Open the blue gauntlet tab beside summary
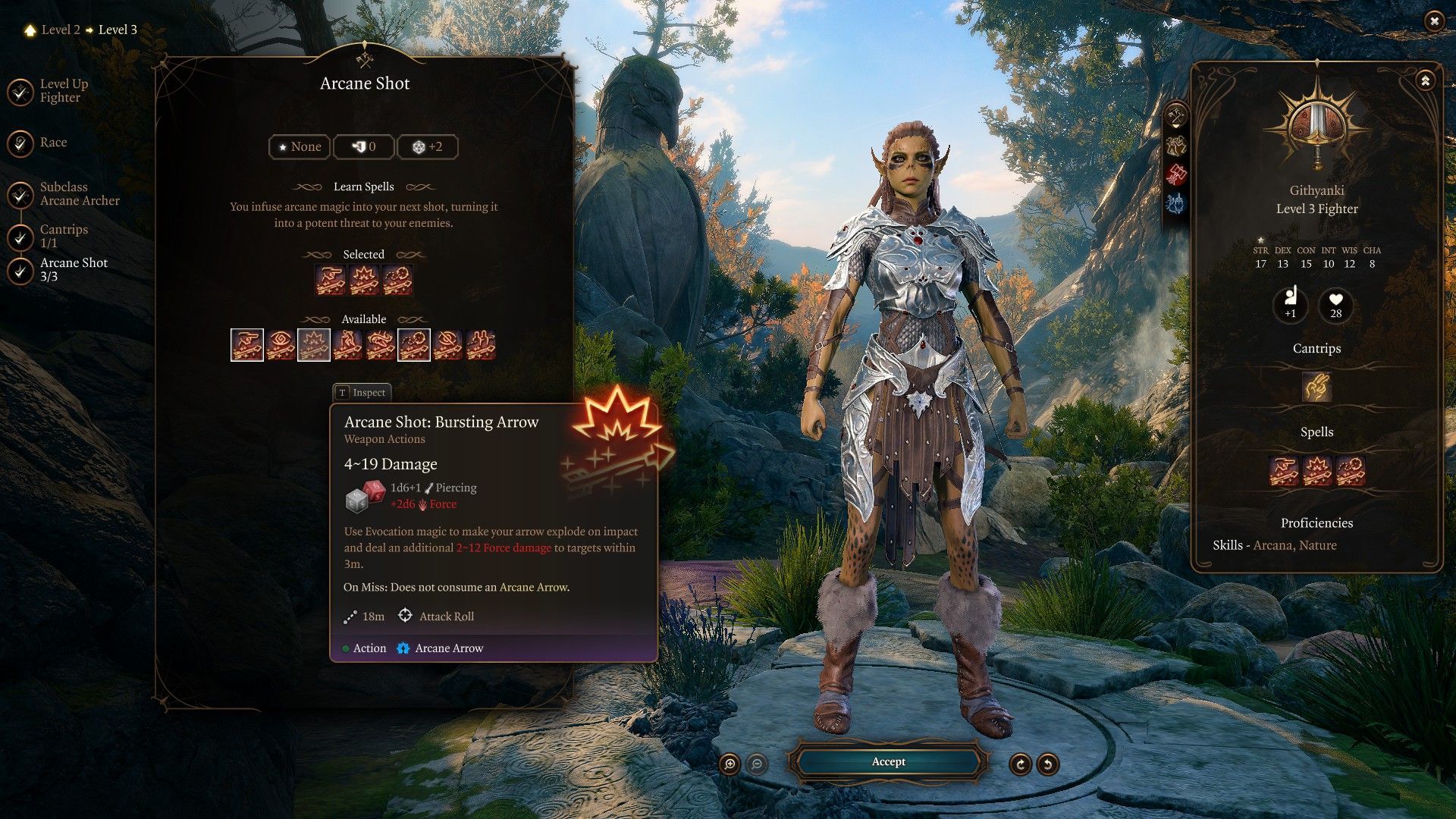 1175,203
